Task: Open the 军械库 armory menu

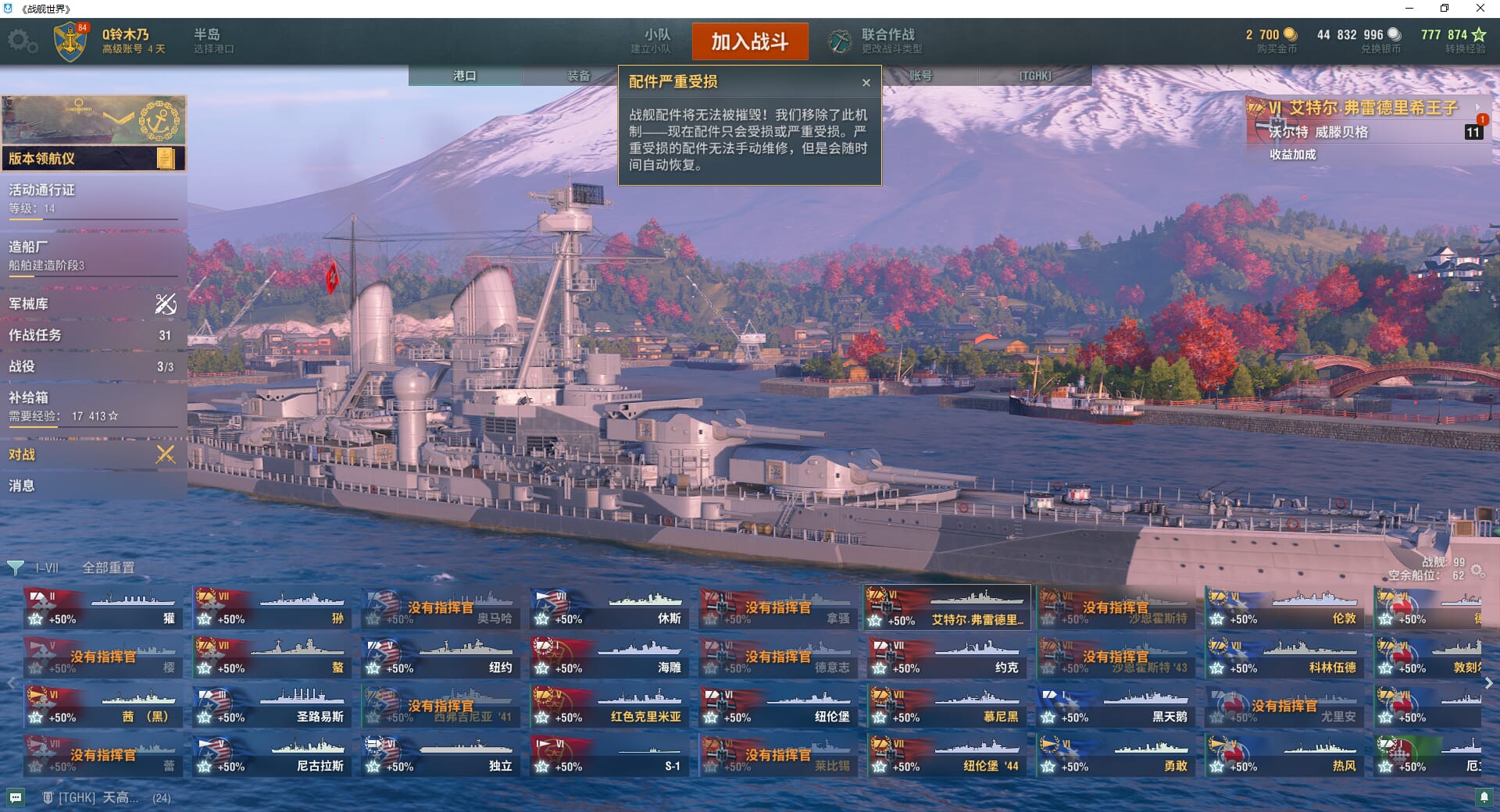Action: pos(92,304)
